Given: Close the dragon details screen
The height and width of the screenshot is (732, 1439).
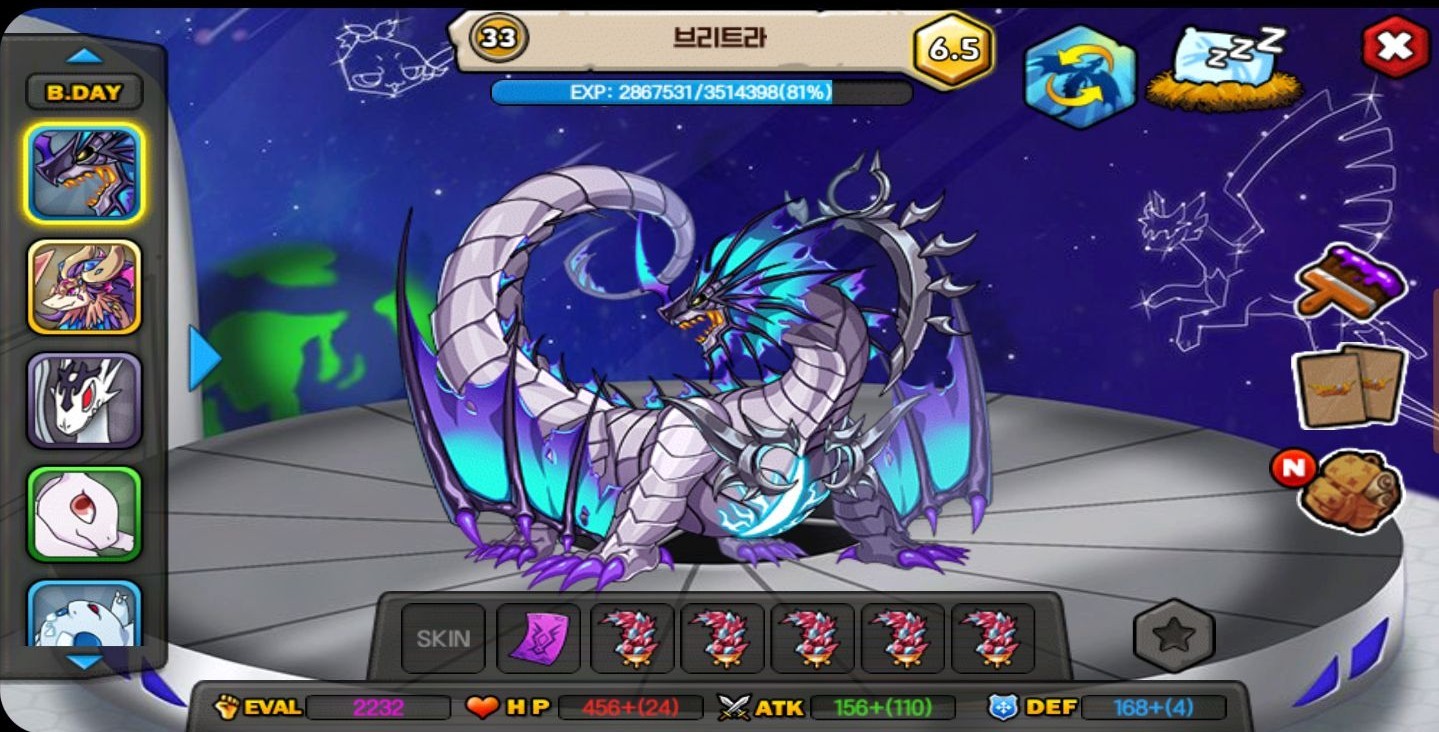Looking at the screenshot, I should click(x=1395, y=47).
